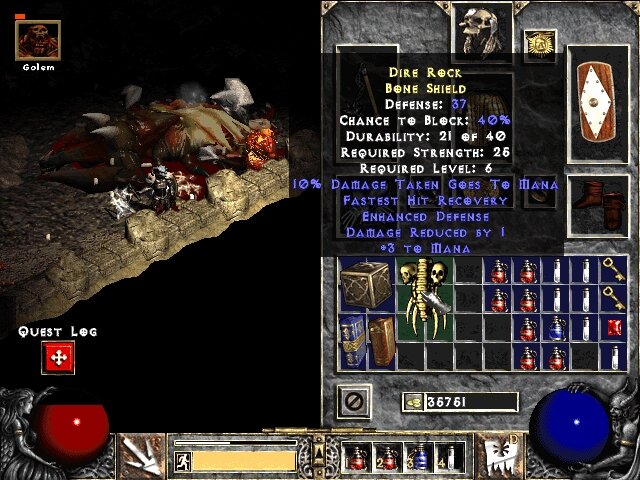Screen dimensions: 640x480
Task: Select the Golem summon portrait
Action: coord(39,39)
